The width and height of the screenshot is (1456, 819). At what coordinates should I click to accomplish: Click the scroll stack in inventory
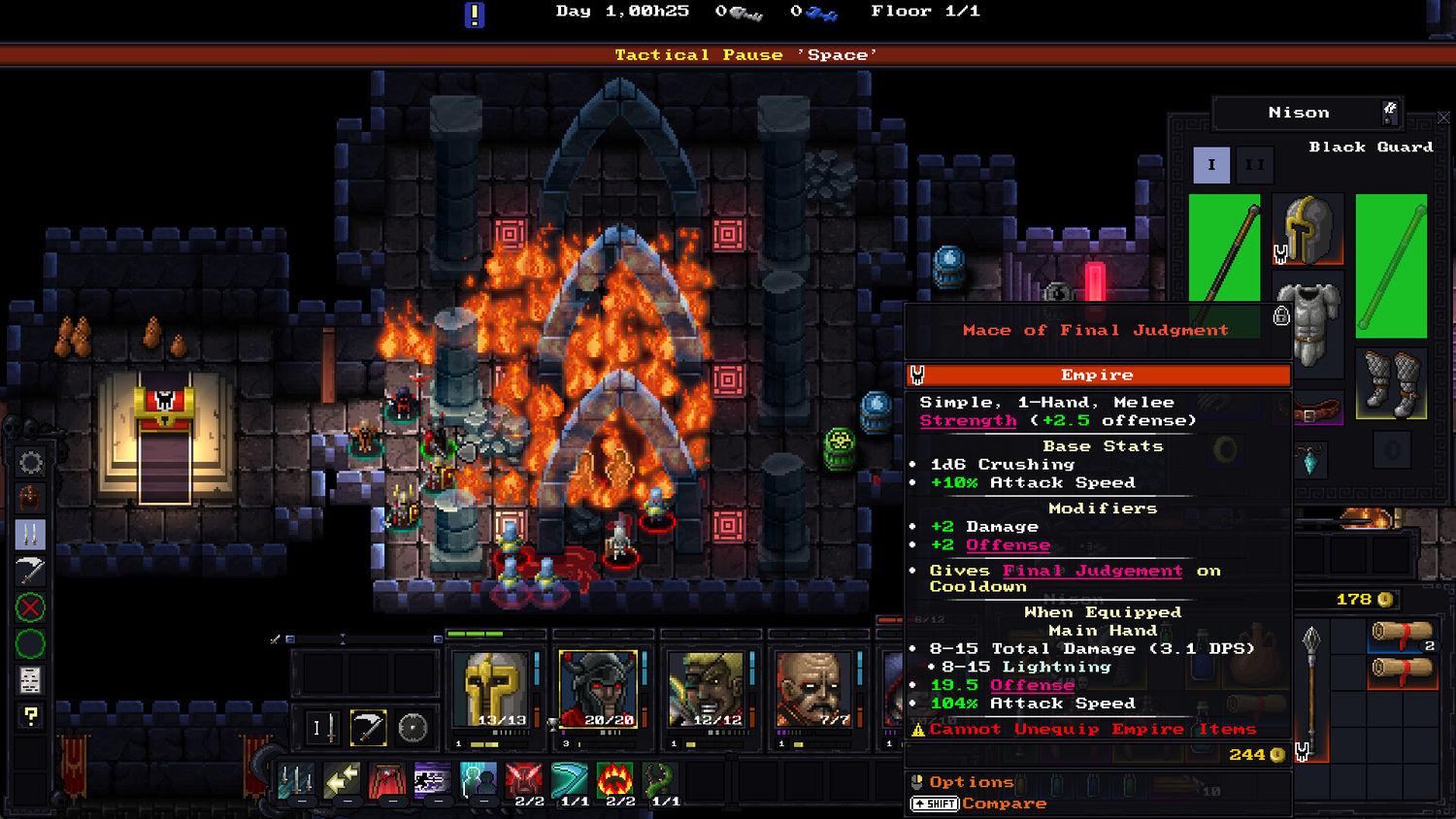(x=1401, y=636)
